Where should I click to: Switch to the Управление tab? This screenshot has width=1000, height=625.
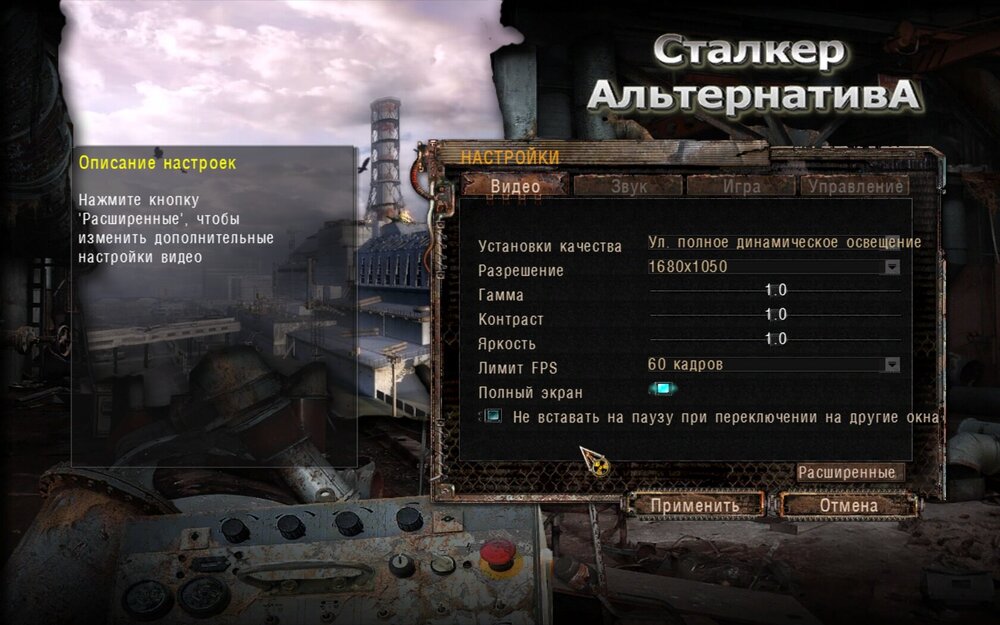tap(854, 186)
